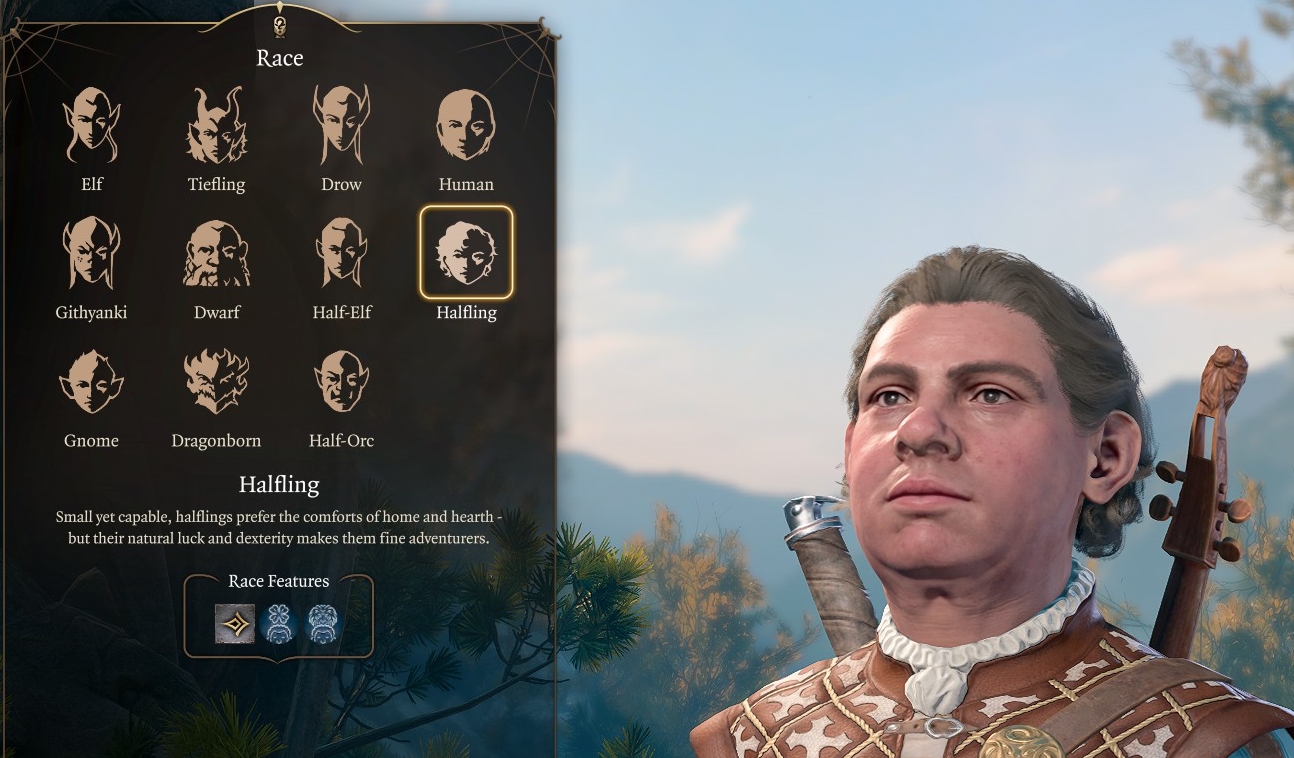Select the Gnome race portrait
Image resolution: width=1294 pixels, height=758 pixels.
coord(91,379)
